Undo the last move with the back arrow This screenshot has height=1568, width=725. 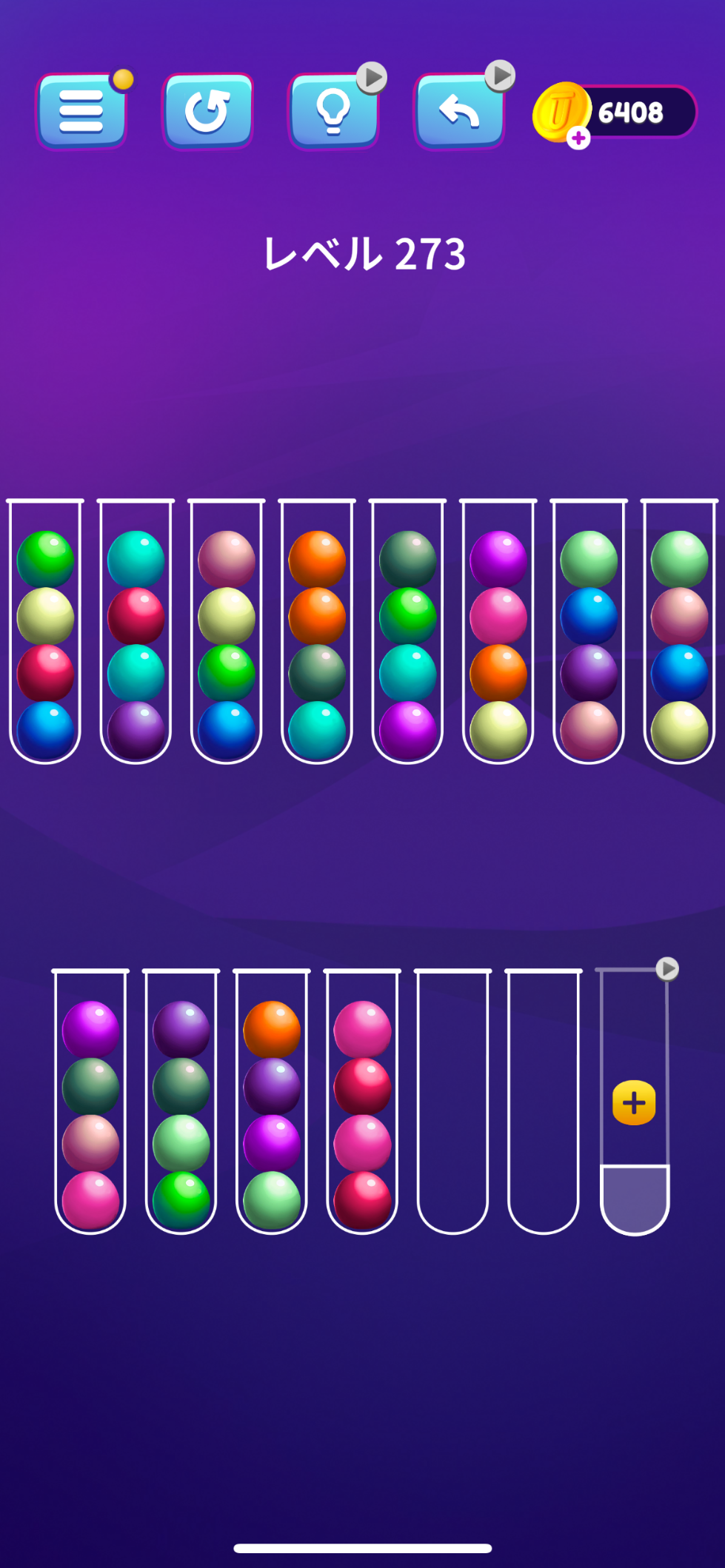(x=459, y=112)
